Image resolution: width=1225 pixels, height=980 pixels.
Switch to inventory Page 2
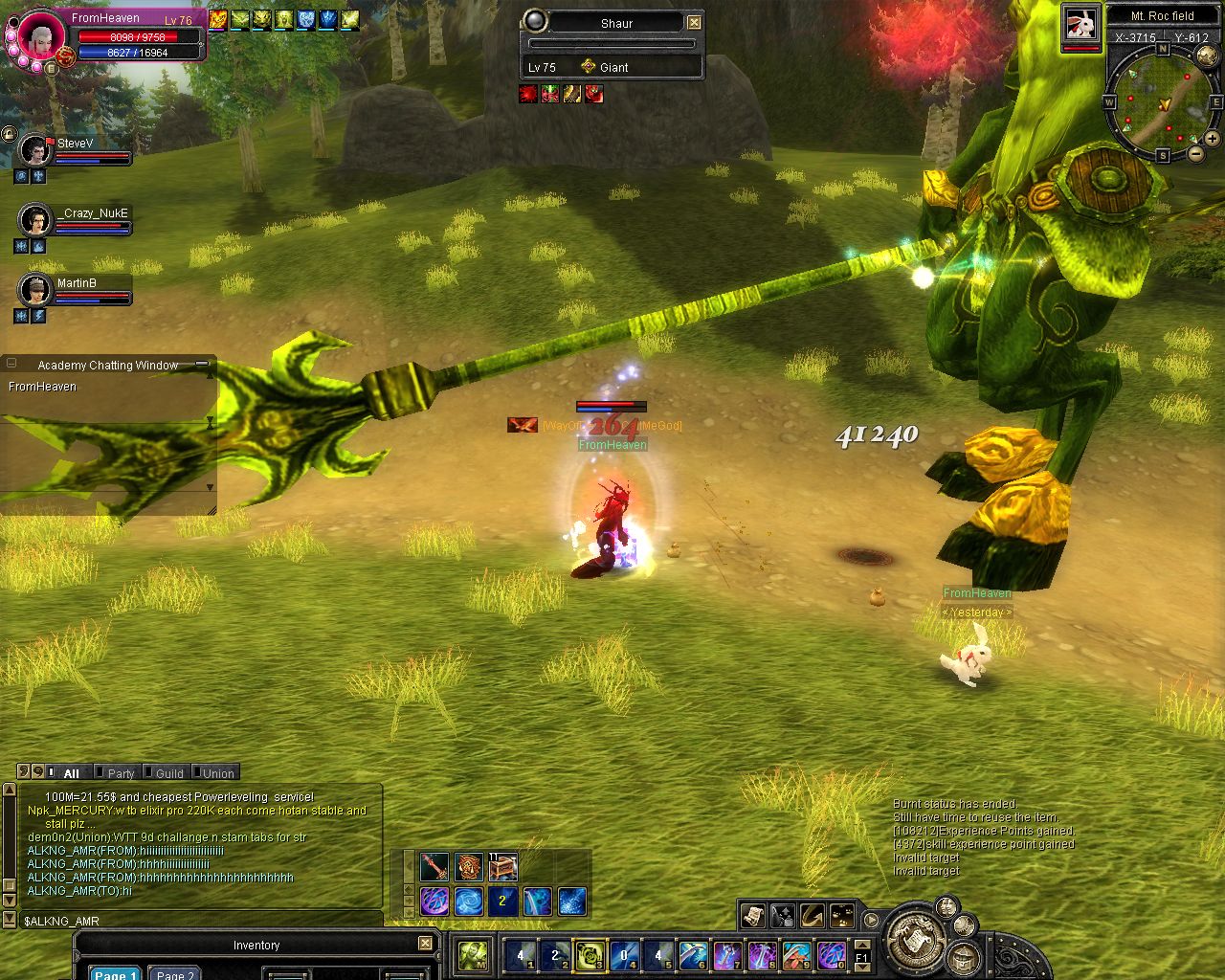[x=174, y=974]
